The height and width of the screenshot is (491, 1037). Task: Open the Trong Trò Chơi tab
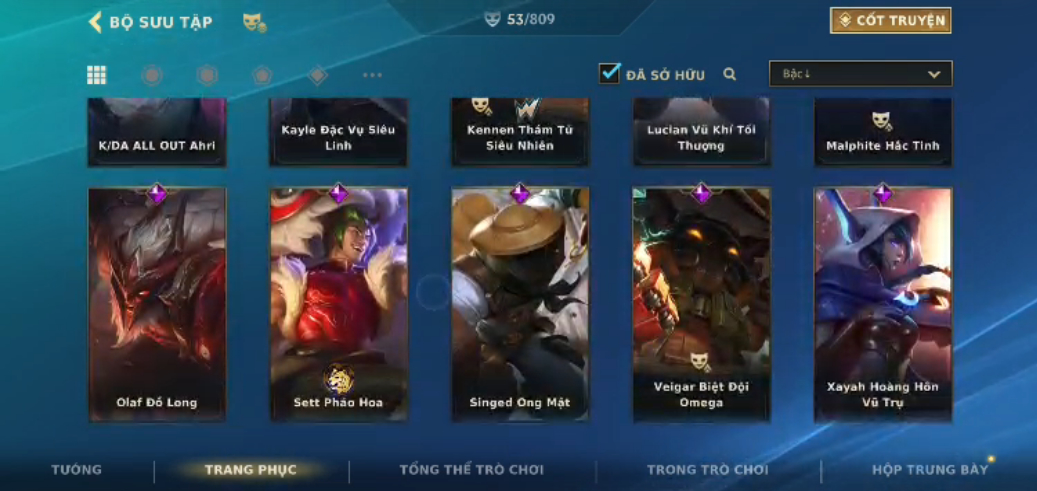coord(708,470)
